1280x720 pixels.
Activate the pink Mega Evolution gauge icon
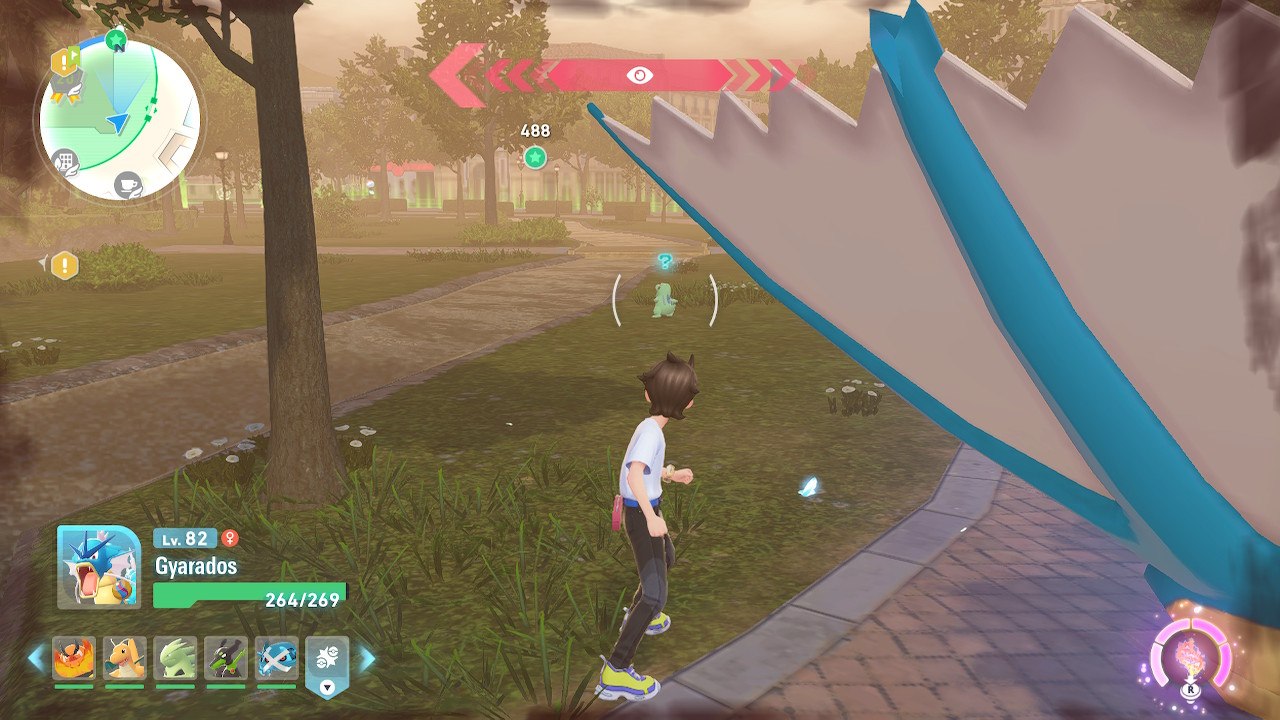[x=1189, y=659]
